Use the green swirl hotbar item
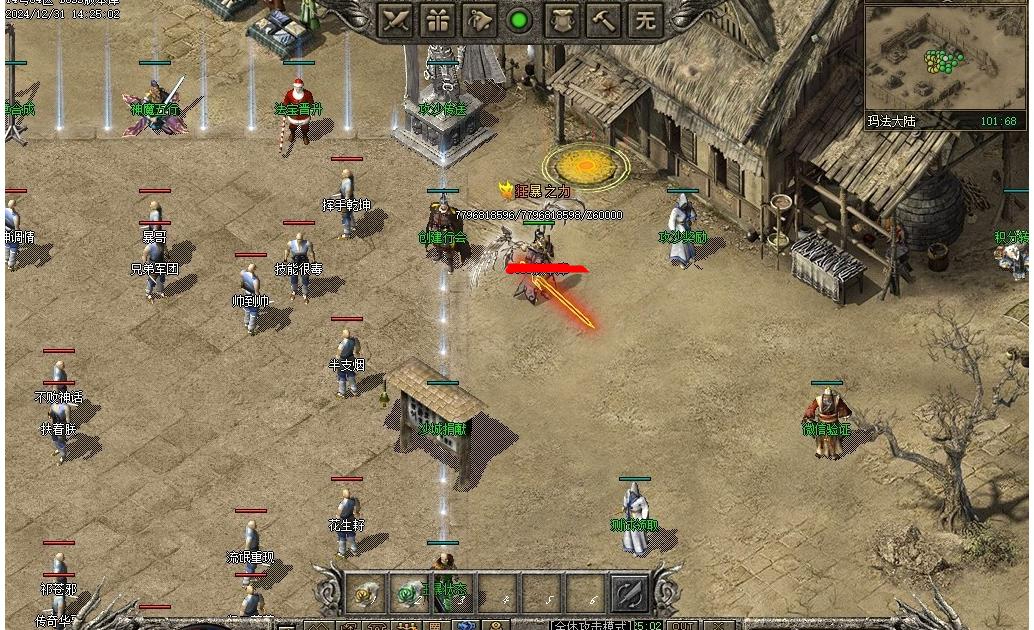Viewport: 1034px width, 630px height. click(x=409, y=592)
